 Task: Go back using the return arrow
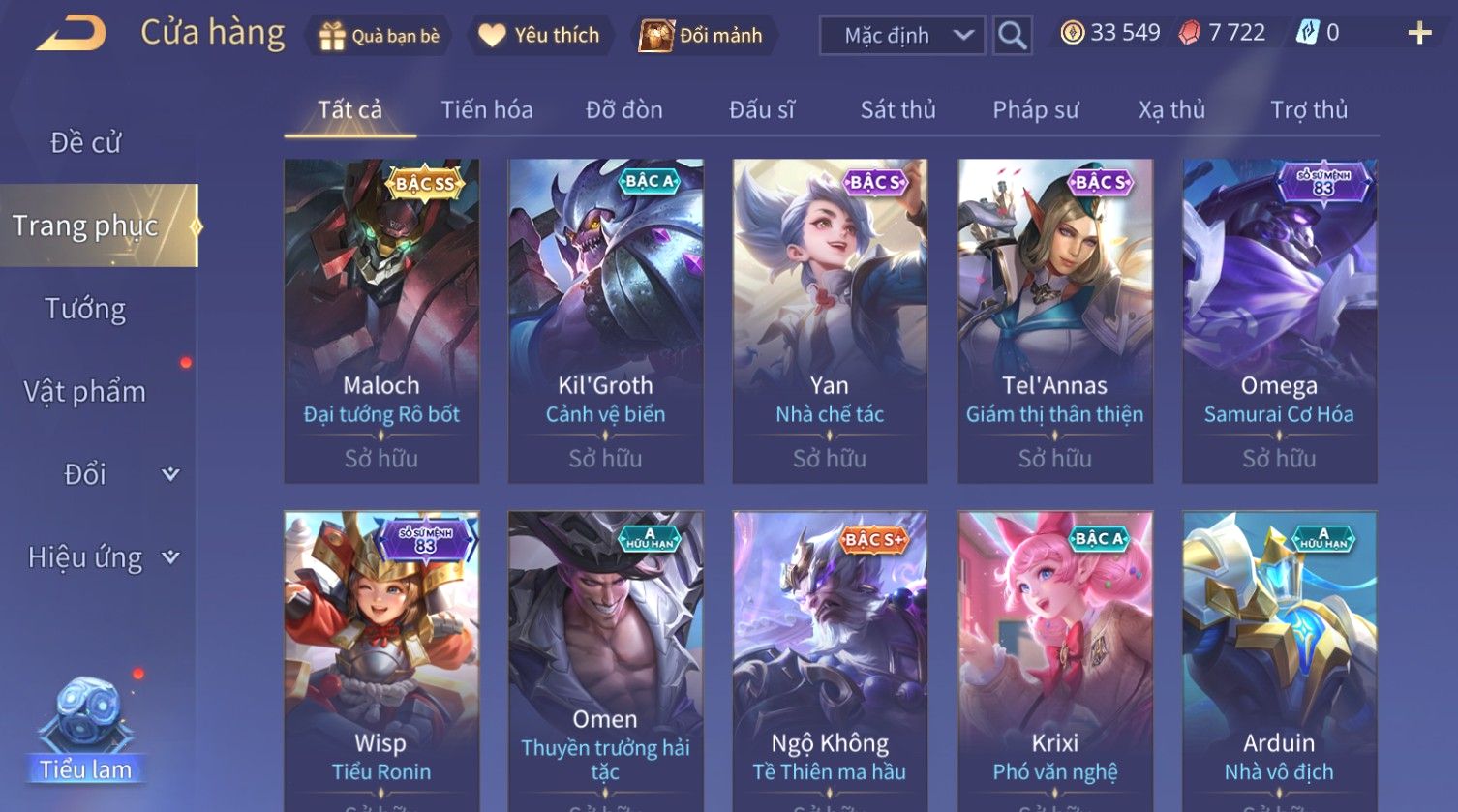71,34
